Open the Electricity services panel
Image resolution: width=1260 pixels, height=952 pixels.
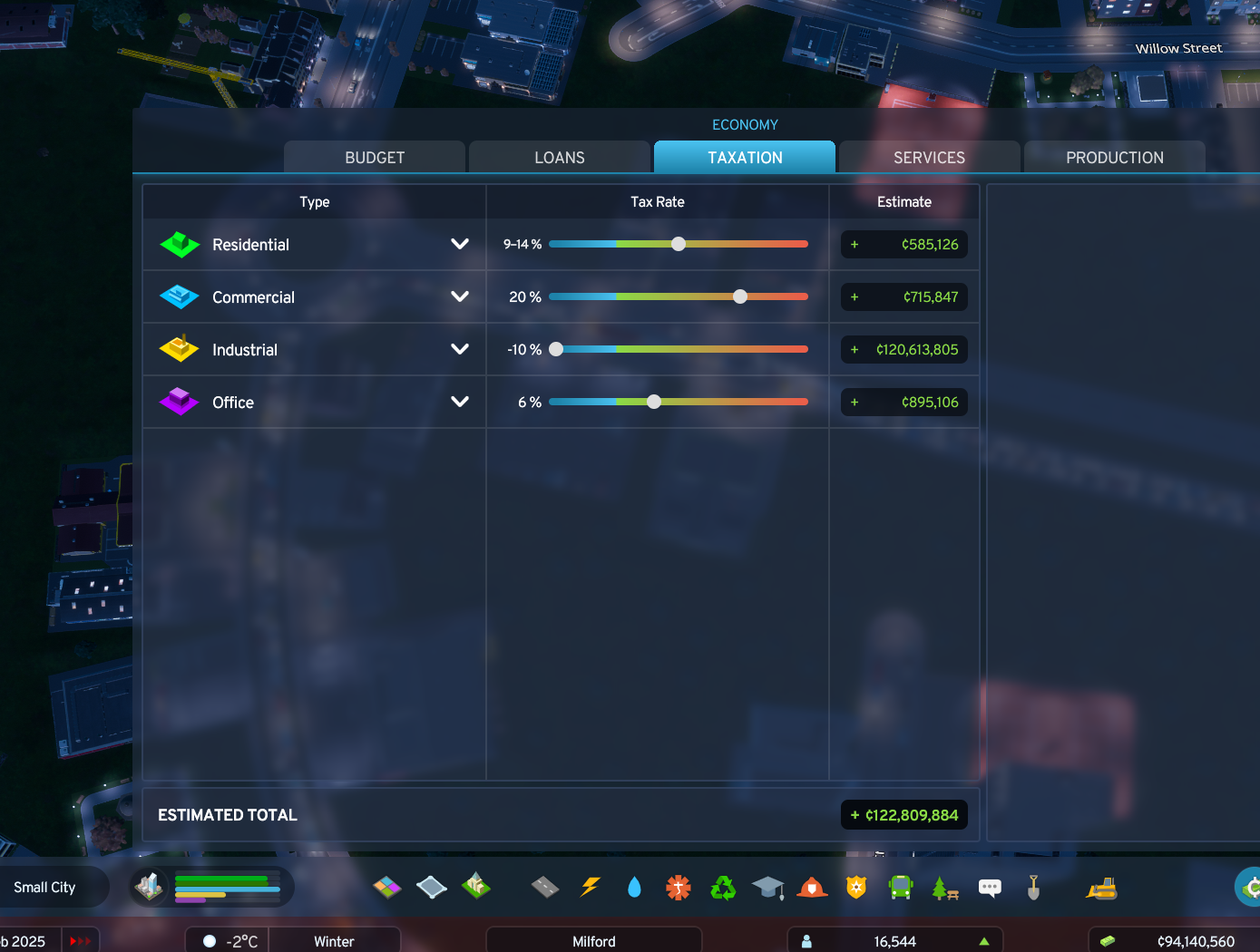pyautogui.click(x=591, y=888)
